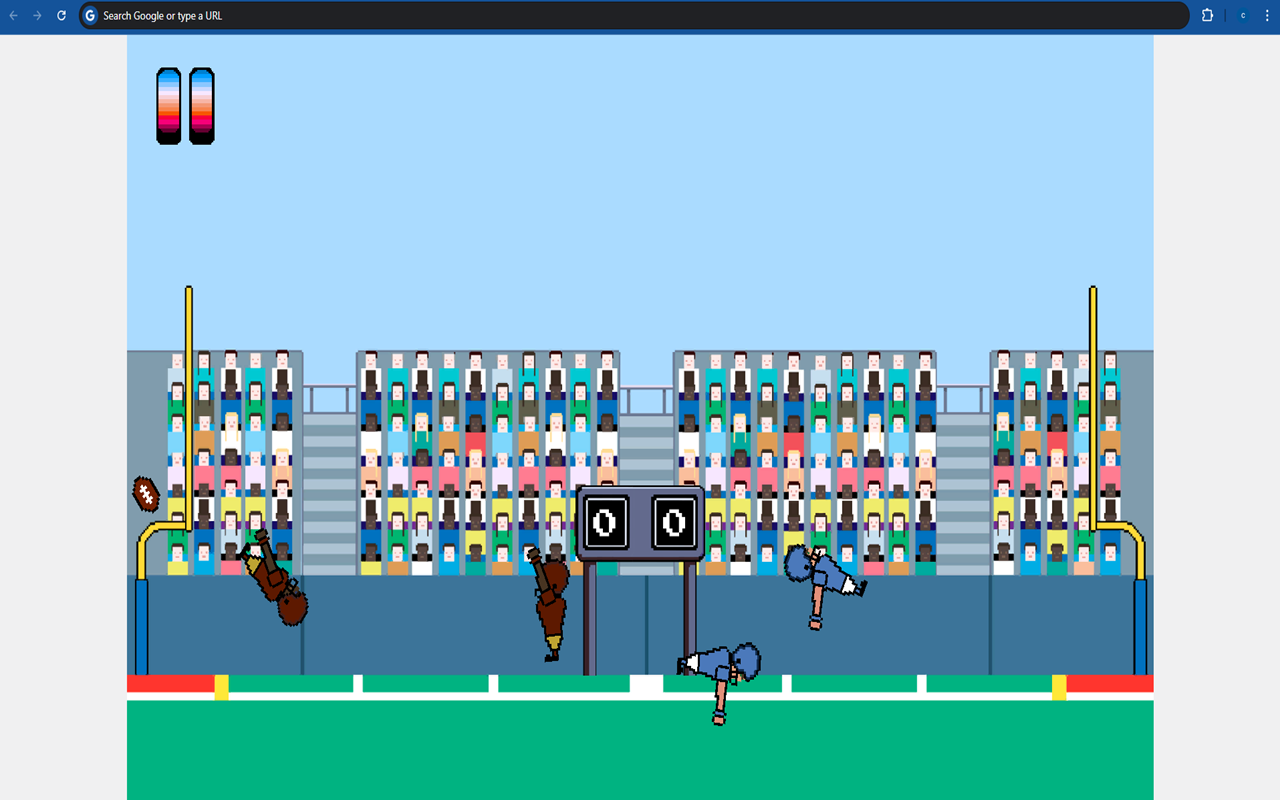Click the browser forward navigation arrow
The height and width of the screenshot is (800, 1280).
coord(39,15)
